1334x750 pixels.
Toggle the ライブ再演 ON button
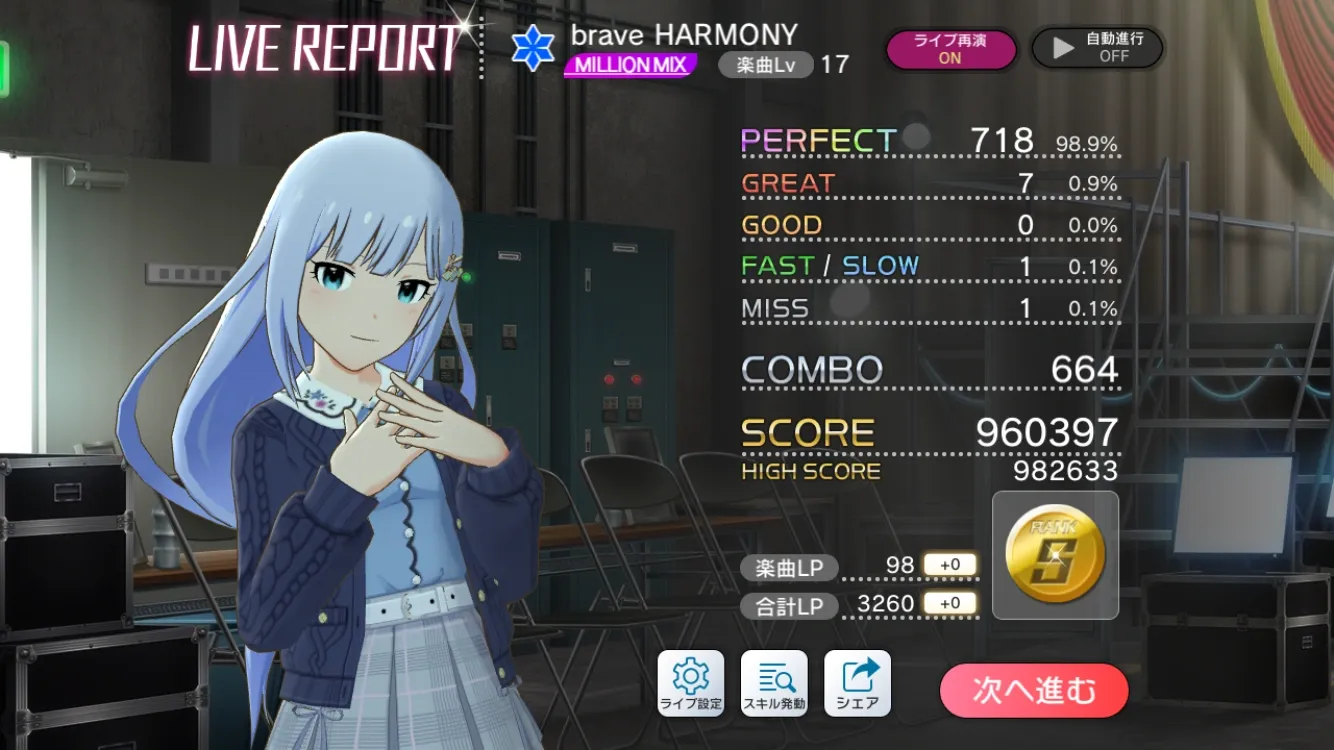coord(949,49)
